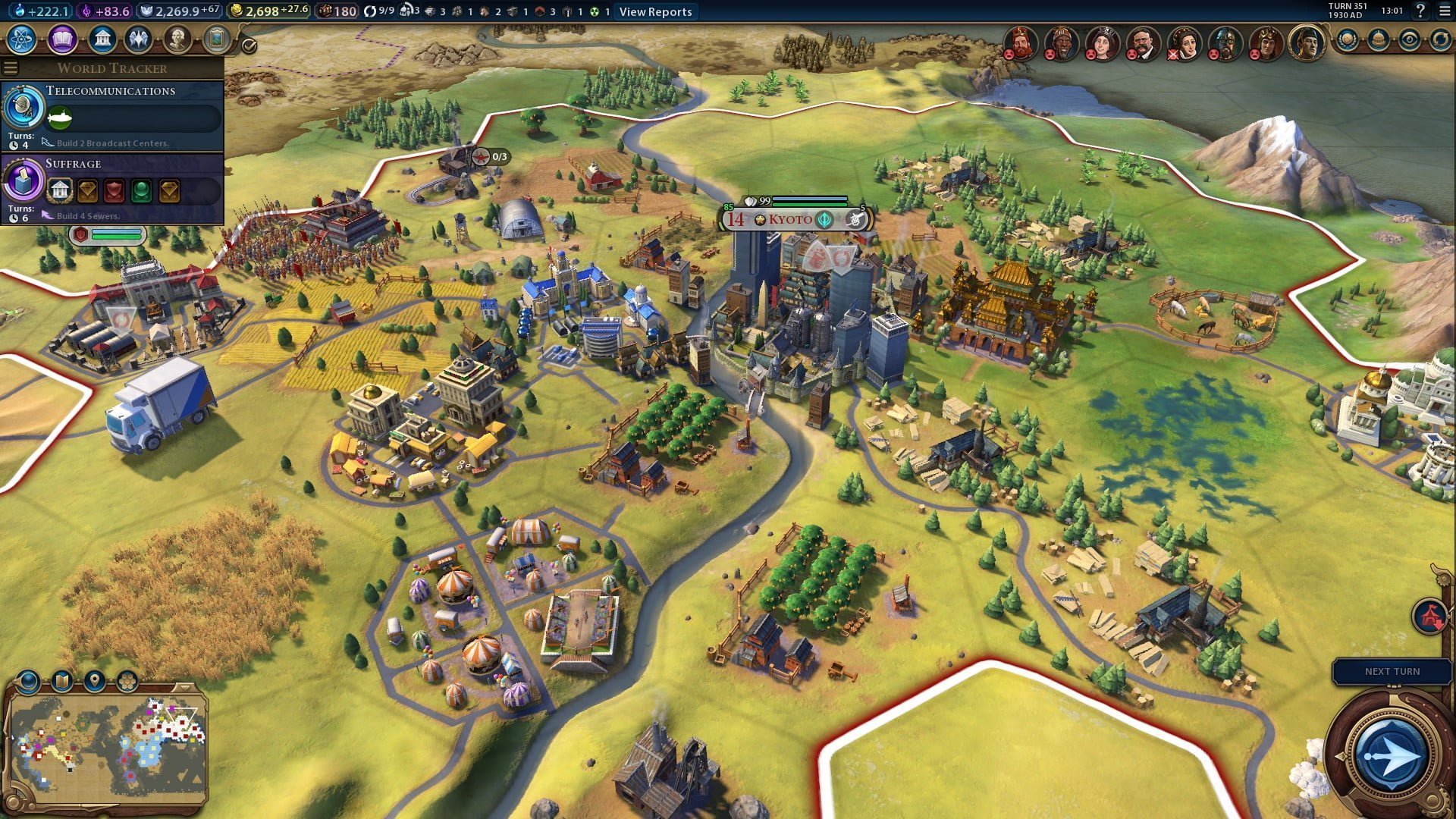Screen dimensions: 1456x819
Task: Open the espionage eye icon
Action: click(1409, 39)
